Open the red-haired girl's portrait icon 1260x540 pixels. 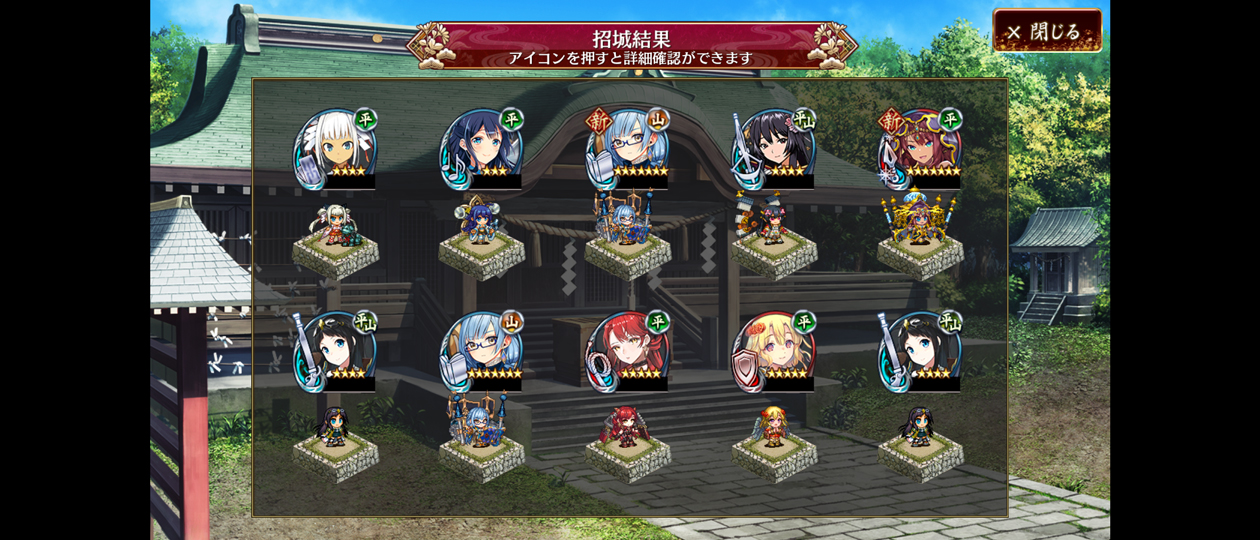(627, 352)
